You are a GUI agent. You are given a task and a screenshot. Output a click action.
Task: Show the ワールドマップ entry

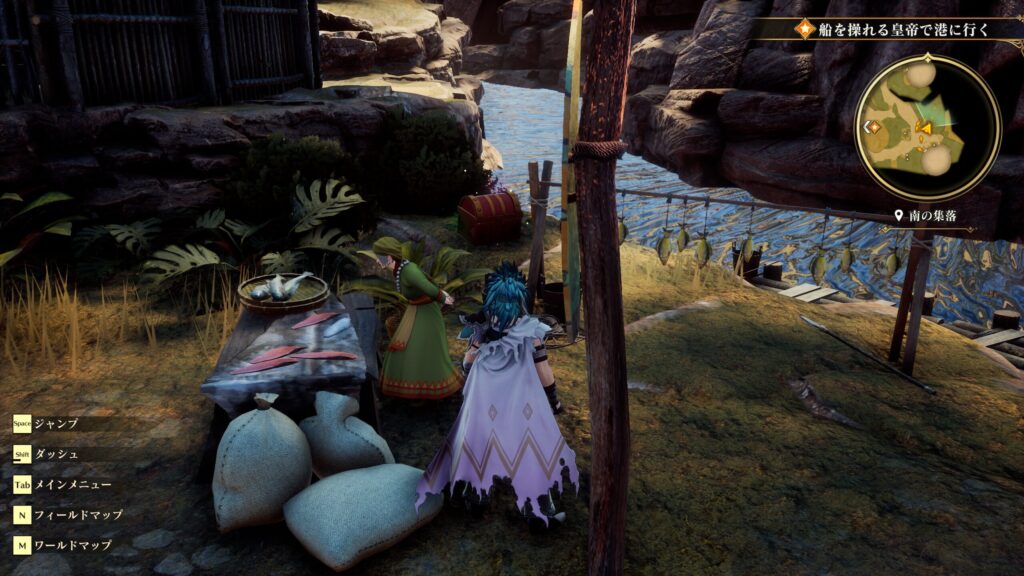[x=72, y=545]
